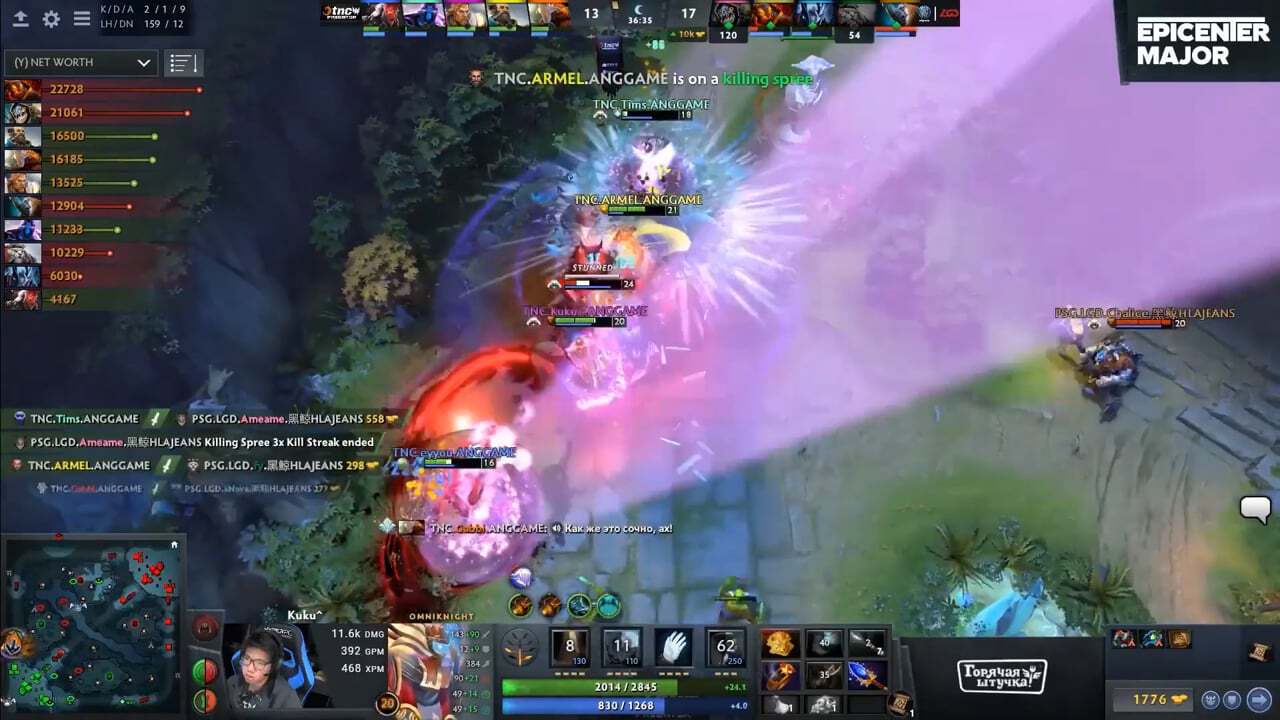
Task: Activate the scan radar button bottom right
Action: (x=1211, y=699)
